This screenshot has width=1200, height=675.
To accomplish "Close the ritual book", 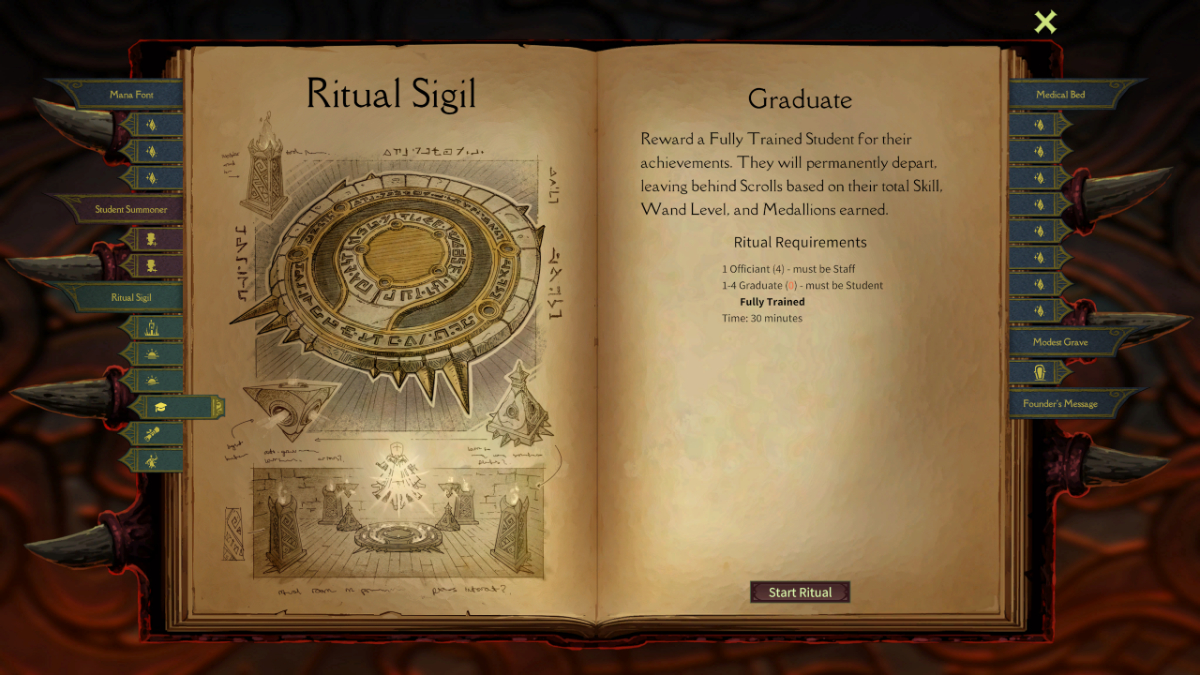I will click(1045, 22).
